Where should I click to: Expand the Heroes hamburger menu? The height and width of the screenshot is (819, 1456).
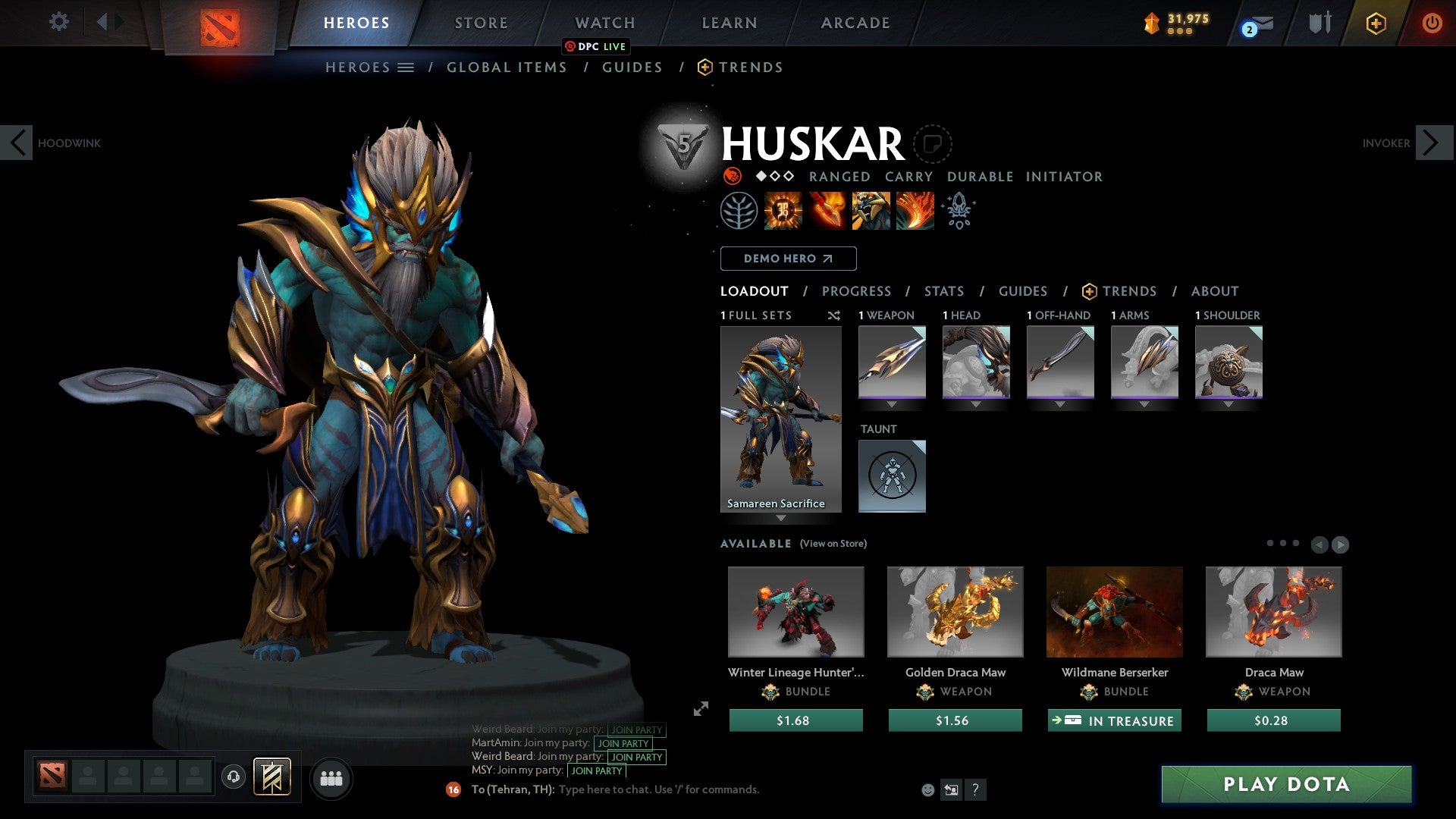(x=406, y=67)
